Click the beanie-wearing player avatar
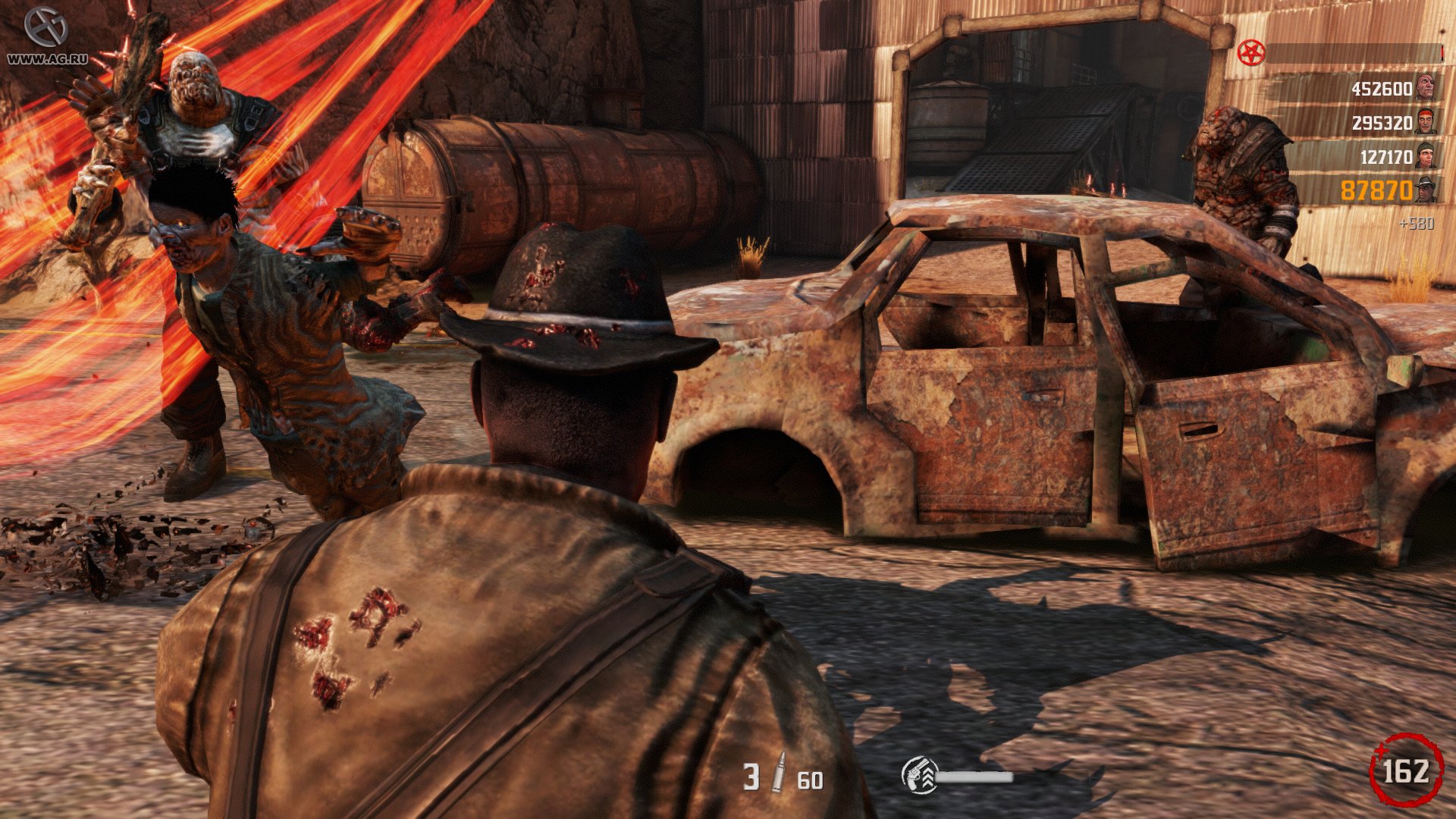 click(1426, 156)
